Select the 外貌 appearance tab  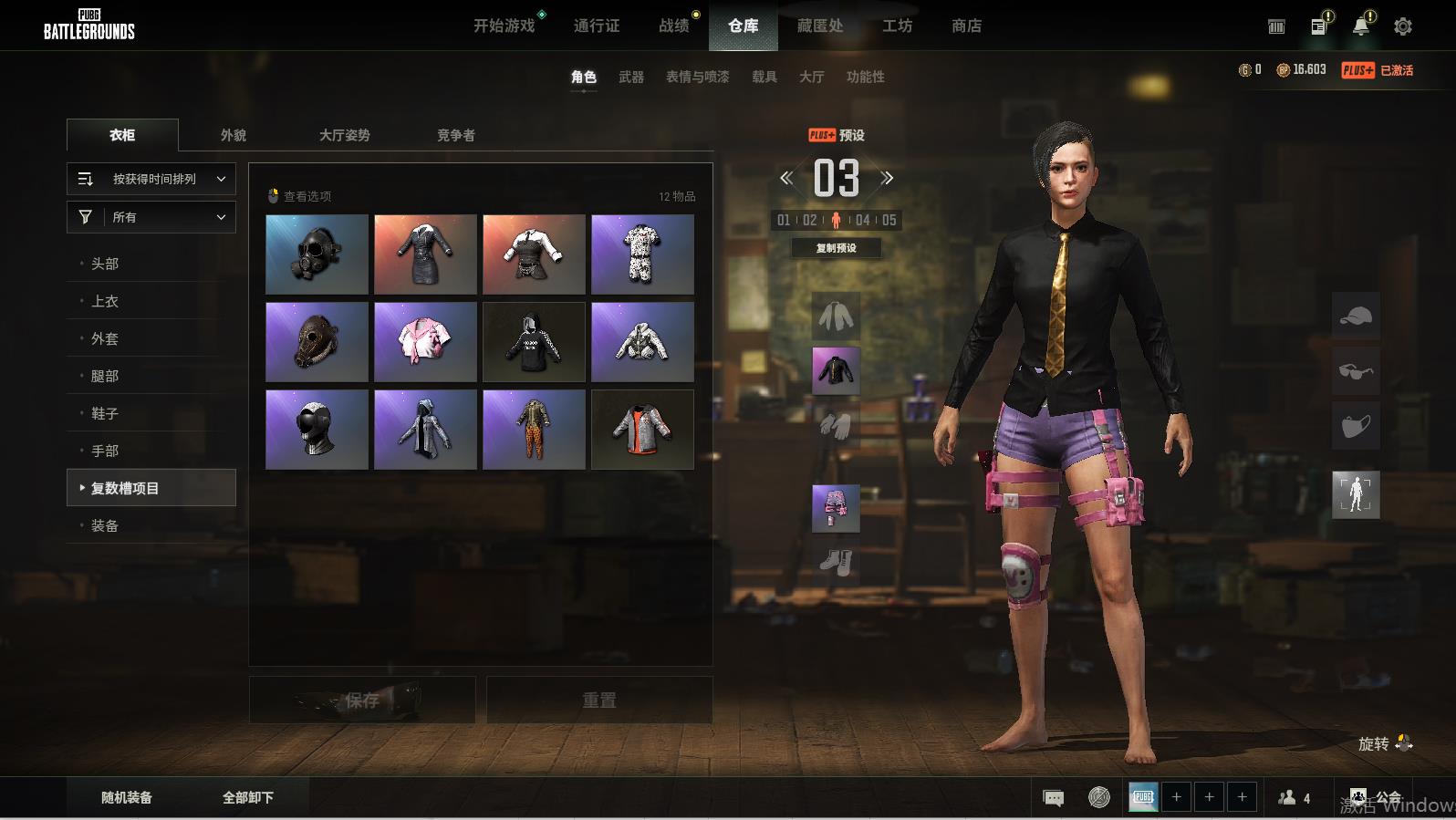click(234, 135)
